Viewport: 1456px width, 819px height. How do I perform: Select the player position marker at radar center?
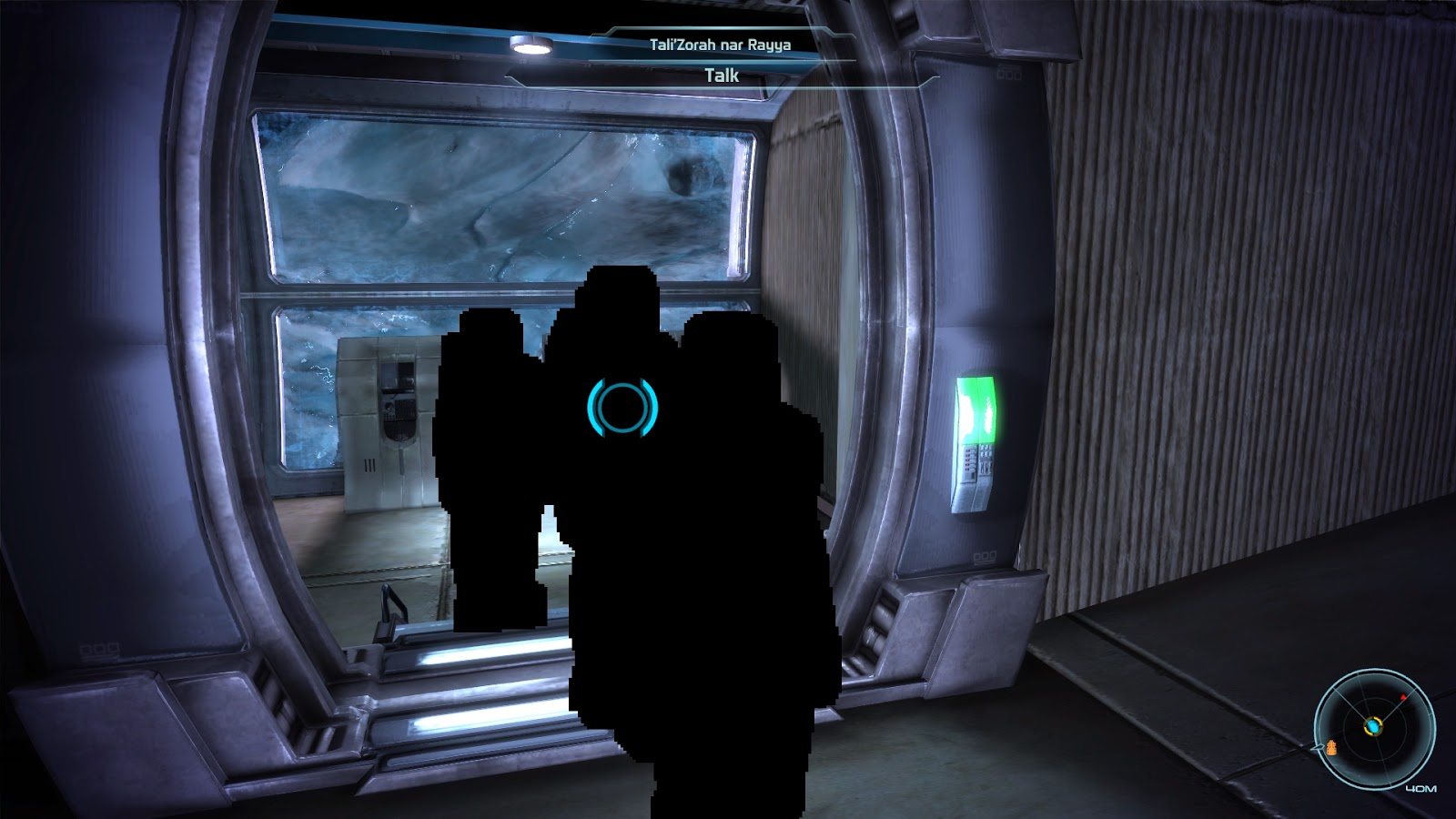(x=1374, y=726)
